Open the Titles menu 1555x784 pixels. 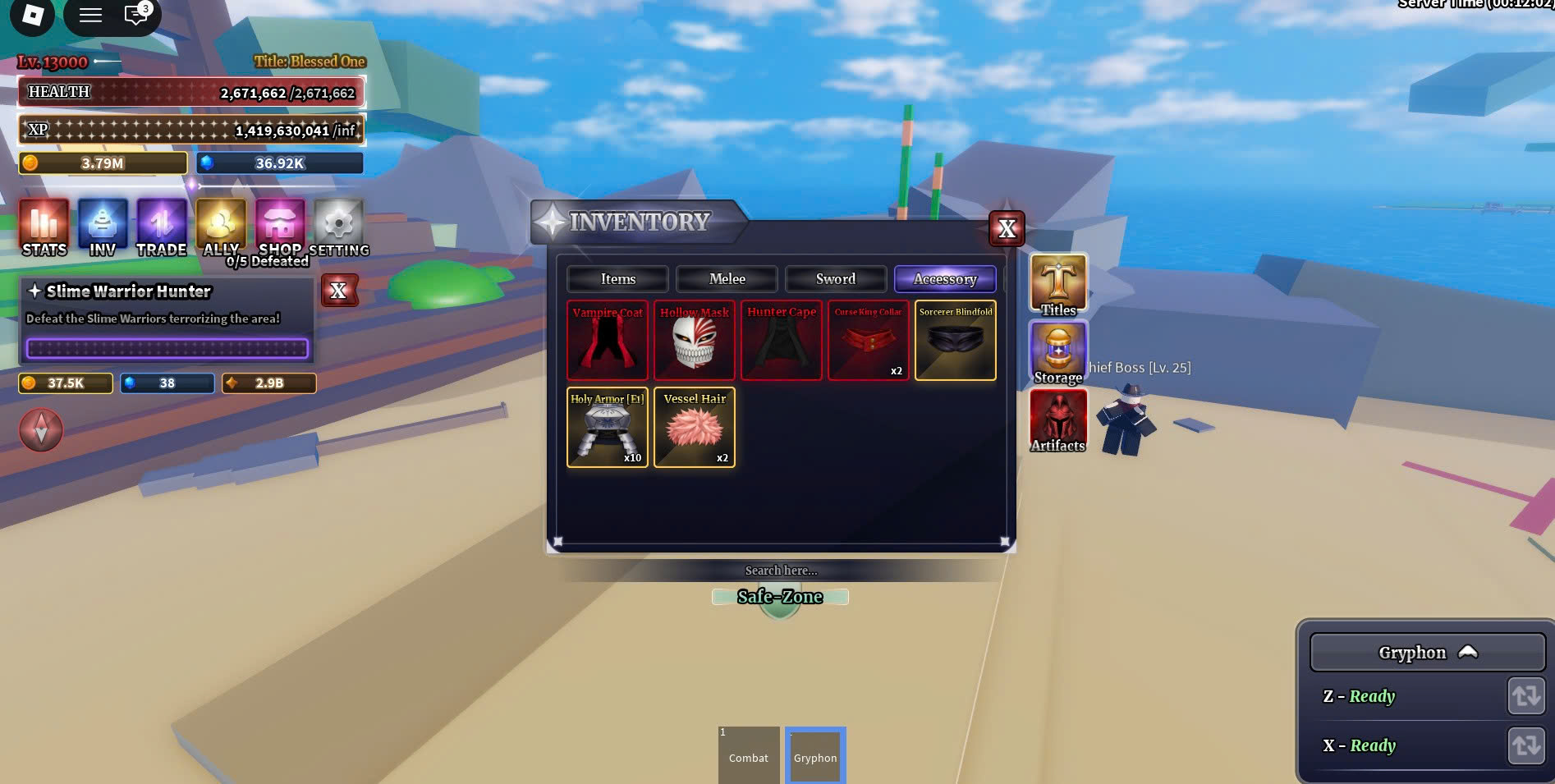(1058, 285)
